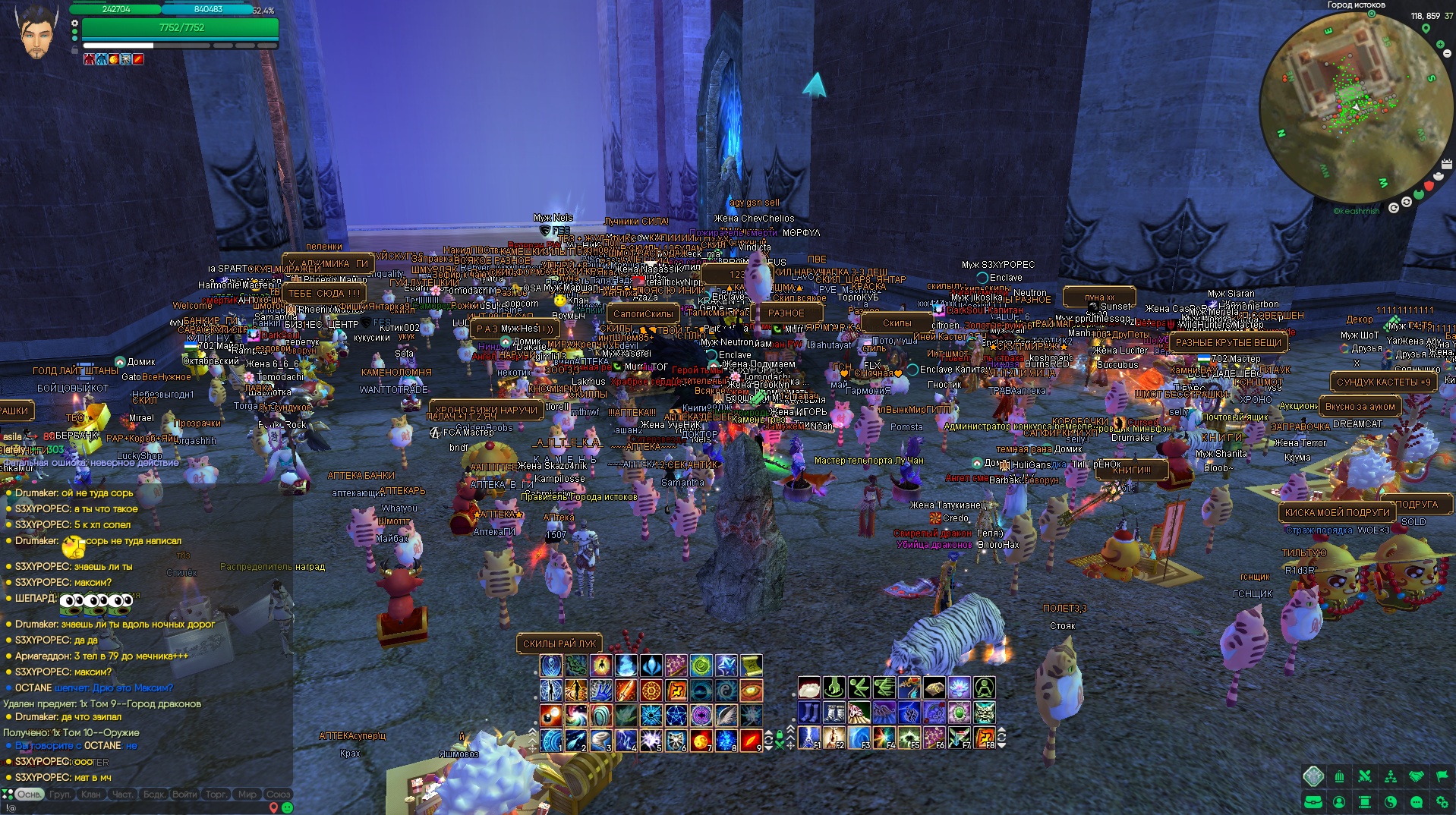
Task: Use the tornado skill in slot 3
Action: pos(600,739)
